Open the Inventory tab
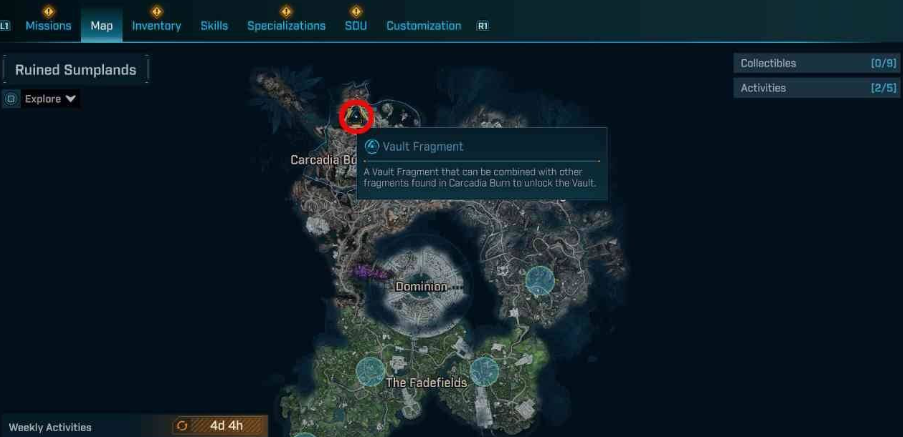The width and height of the screenshot is (903, 437). point(156,26)
